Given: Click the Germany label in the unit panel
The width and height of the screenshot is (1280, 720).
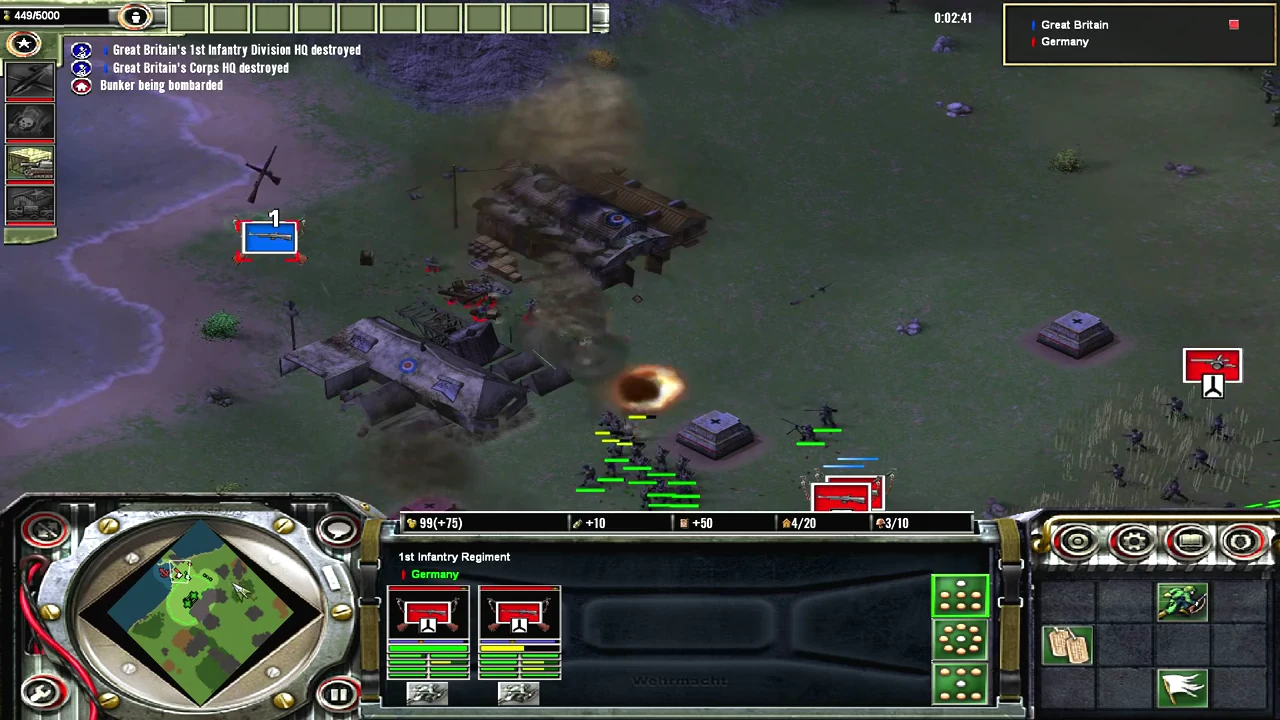Looking at the screenshot, I should (x=434, y=574).
